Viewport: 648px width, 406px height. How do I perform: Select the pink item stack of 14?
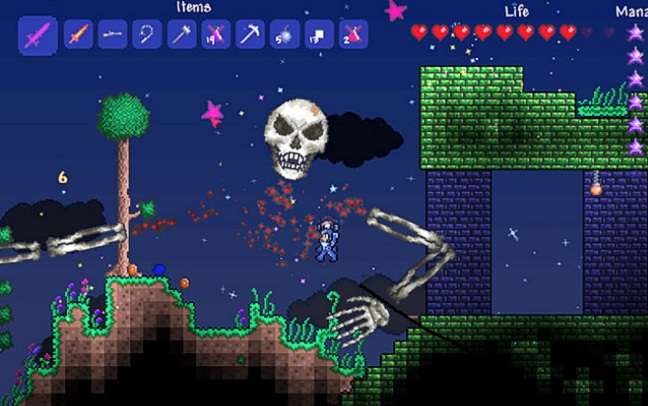point(215,35)
